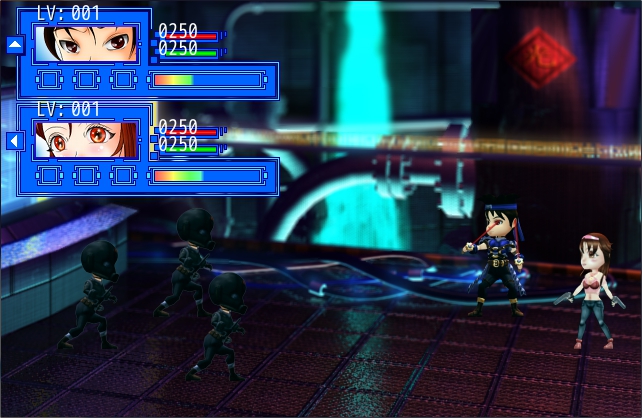Click the left arrow button beside the red-haired portrait
This screenshot has height=418, width=642.
point(14,141)
